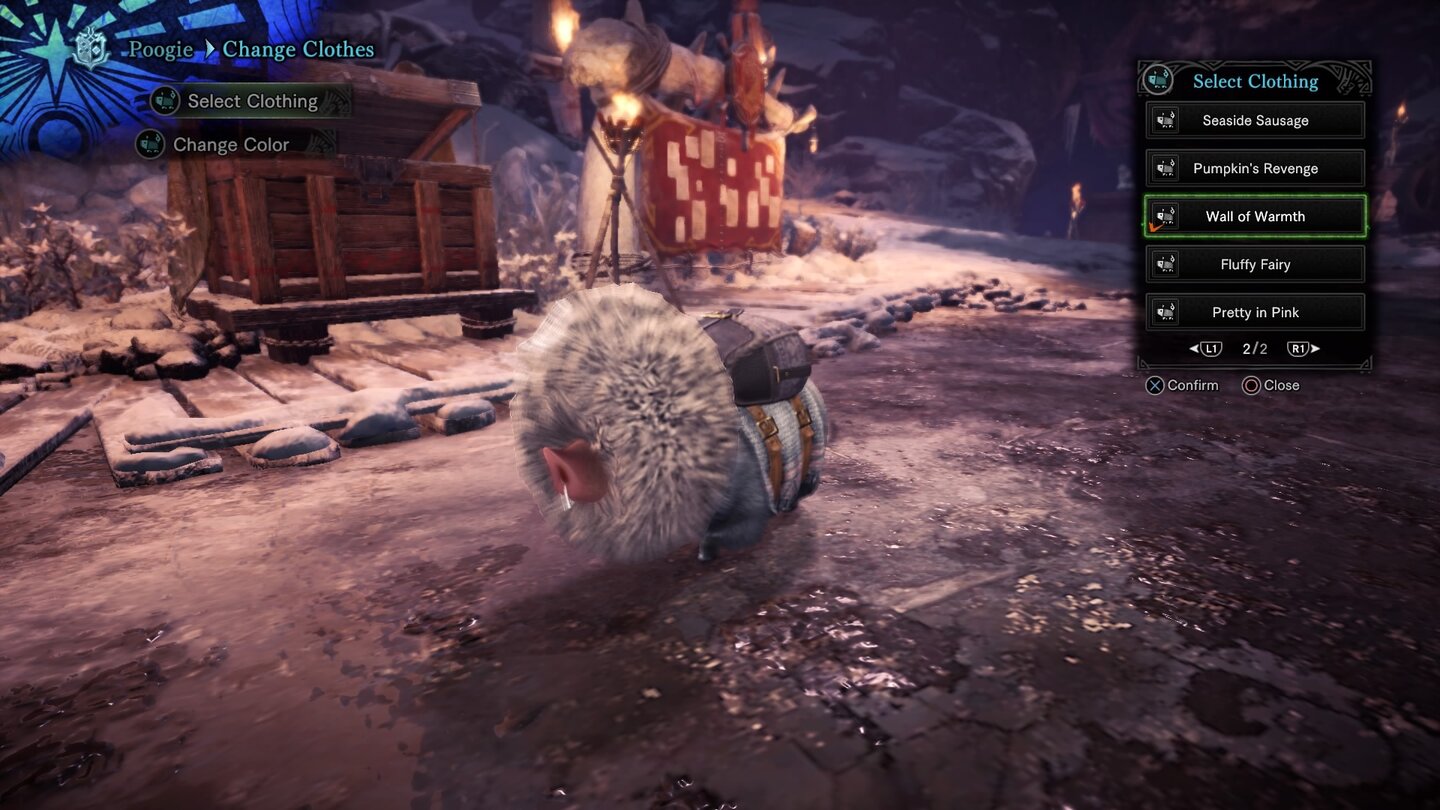Image resolution: width=1440 pixels, height=810 pixels.
Task: Select the equipped Wall of Warmth entry
Action: click(1254, 216)
